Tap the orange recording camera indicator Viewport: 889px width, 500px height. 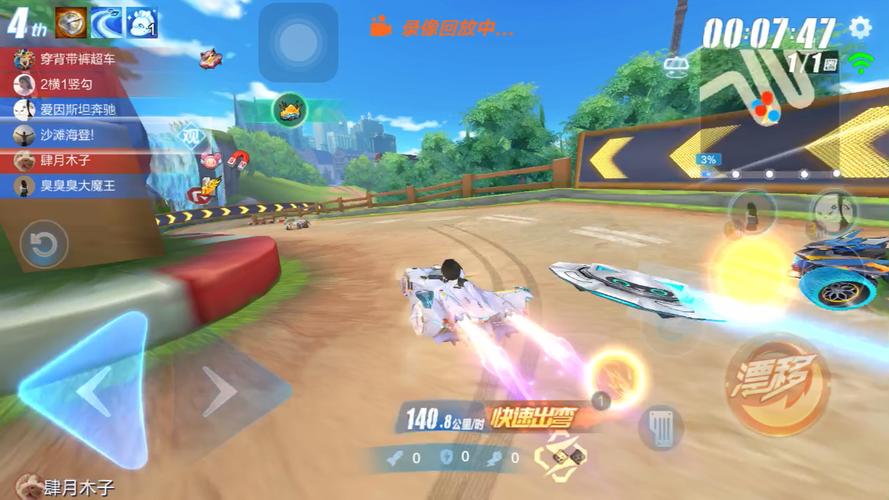pos(380,28)
